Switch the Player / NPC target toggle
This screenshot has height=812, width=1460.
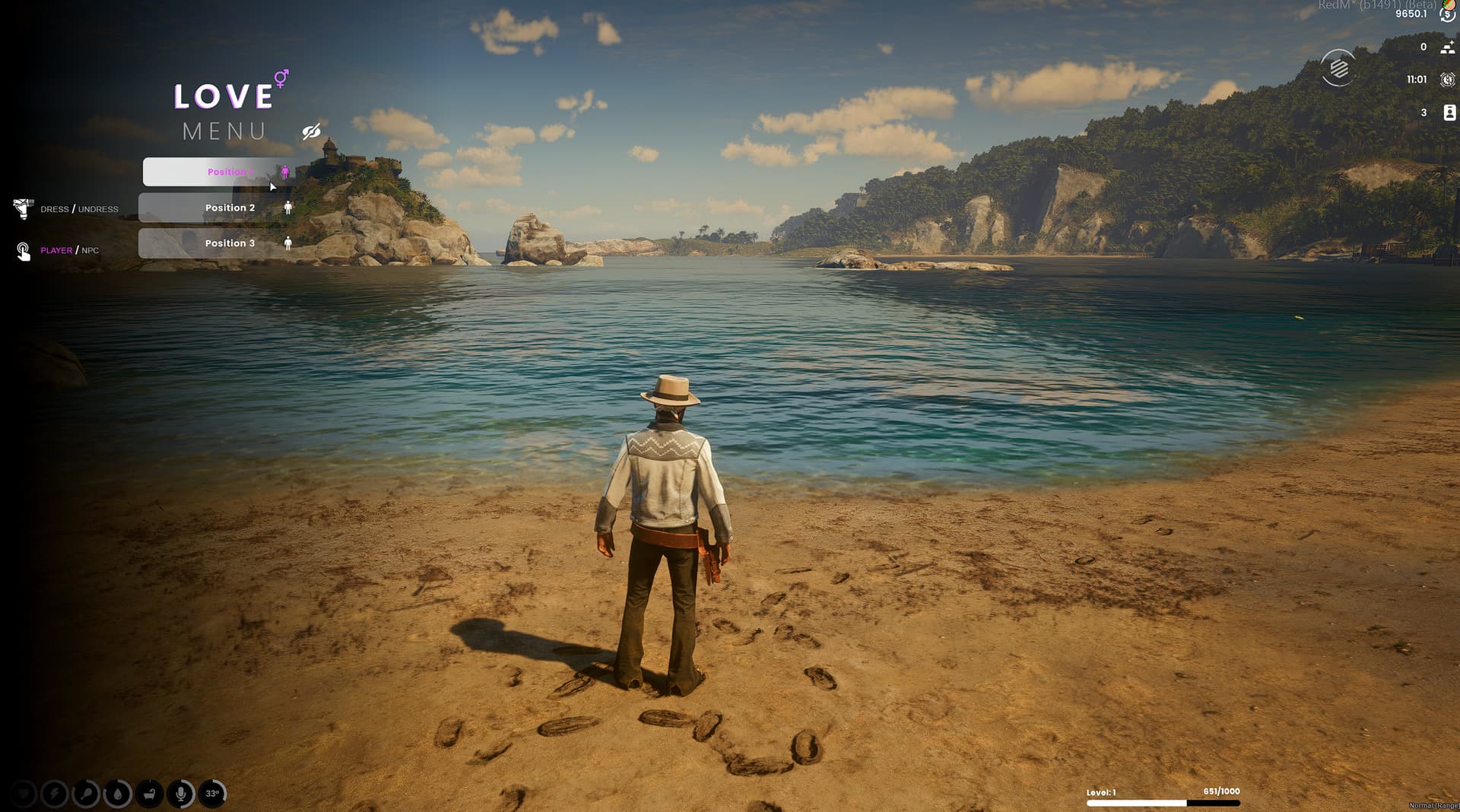click(69, 250)
